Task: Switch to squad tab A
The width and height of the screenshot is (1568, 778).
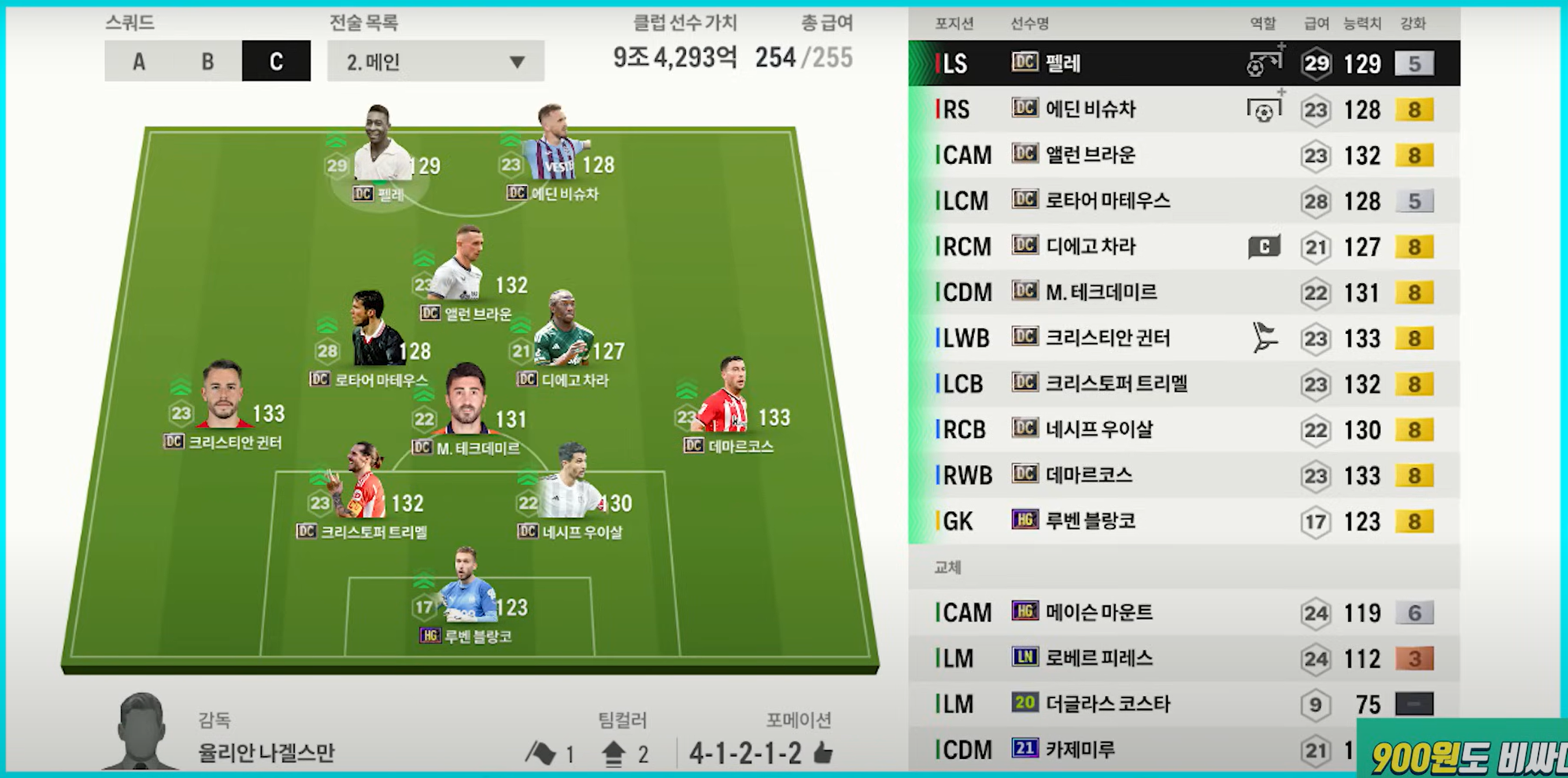Action: pos(139,61)
